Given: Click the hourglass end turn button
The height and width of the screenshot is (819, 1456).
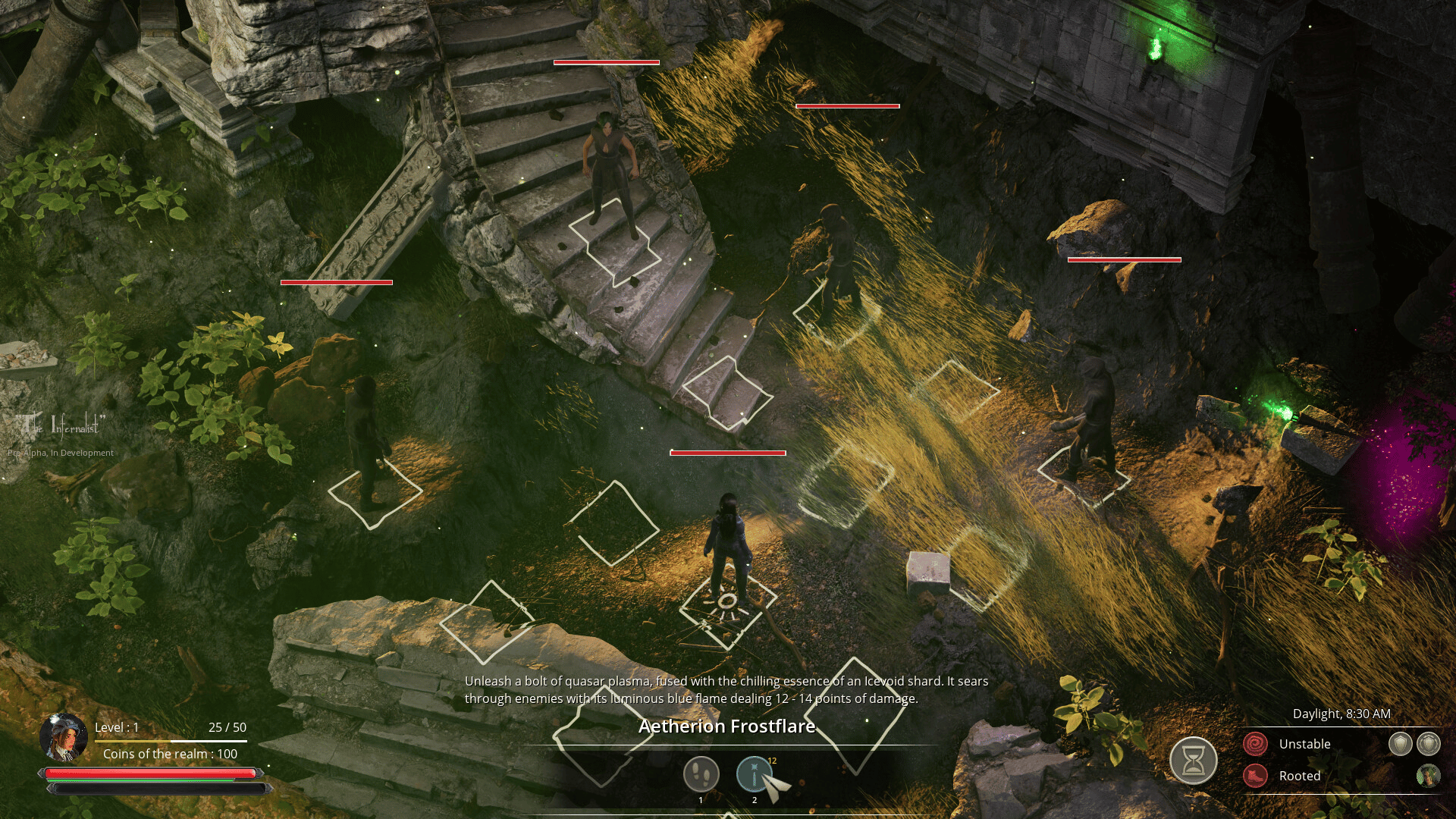Looking at the screenshot, I should pyautogui.click(x=1193, y=761).
